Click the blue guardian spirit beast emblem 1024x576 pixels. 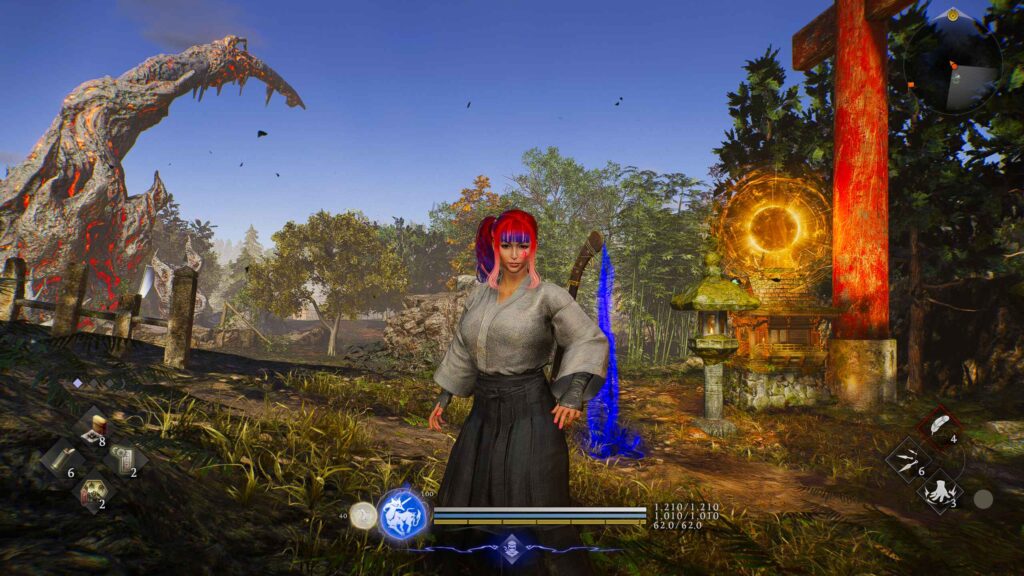coord(403,516)
